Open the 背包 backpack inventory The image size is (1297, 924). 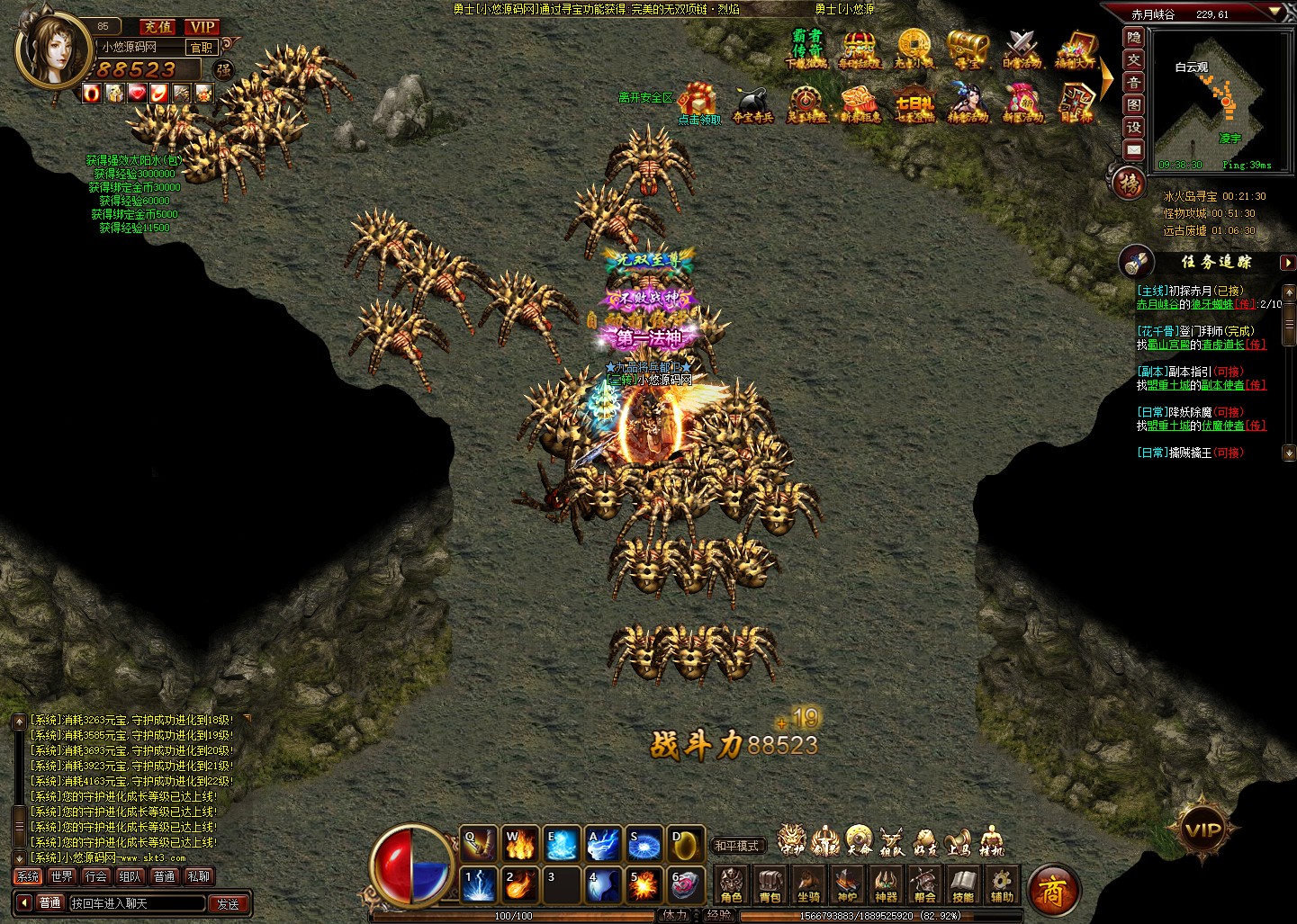click(x=770, y=884)
